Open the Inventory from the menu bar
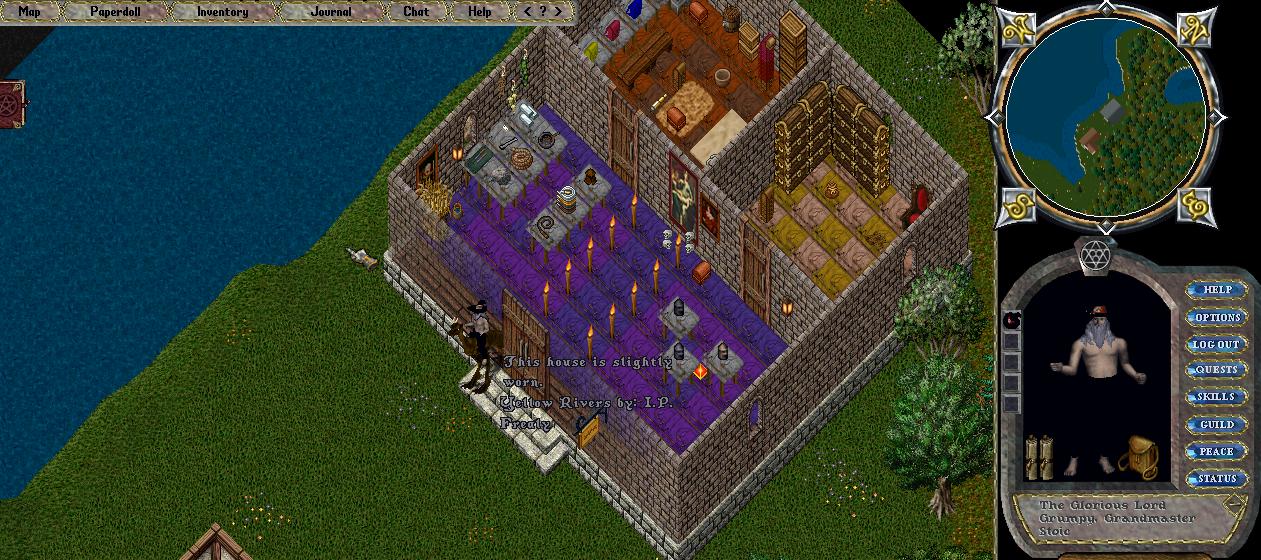The height and width of the screenshot is (560, 1261). click(222, 12)
